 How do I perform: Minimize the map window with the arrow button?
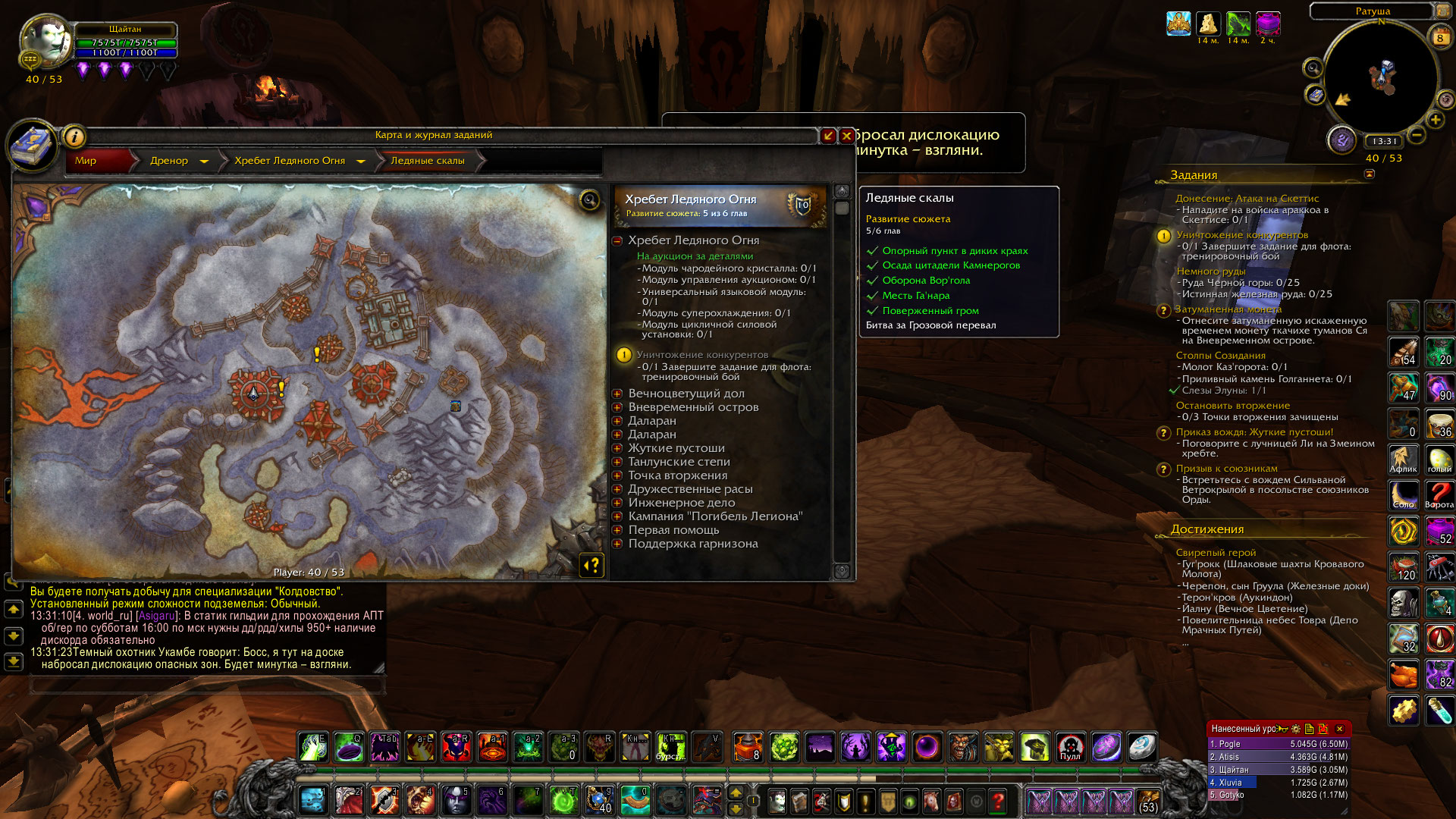[x=828, y=136]
